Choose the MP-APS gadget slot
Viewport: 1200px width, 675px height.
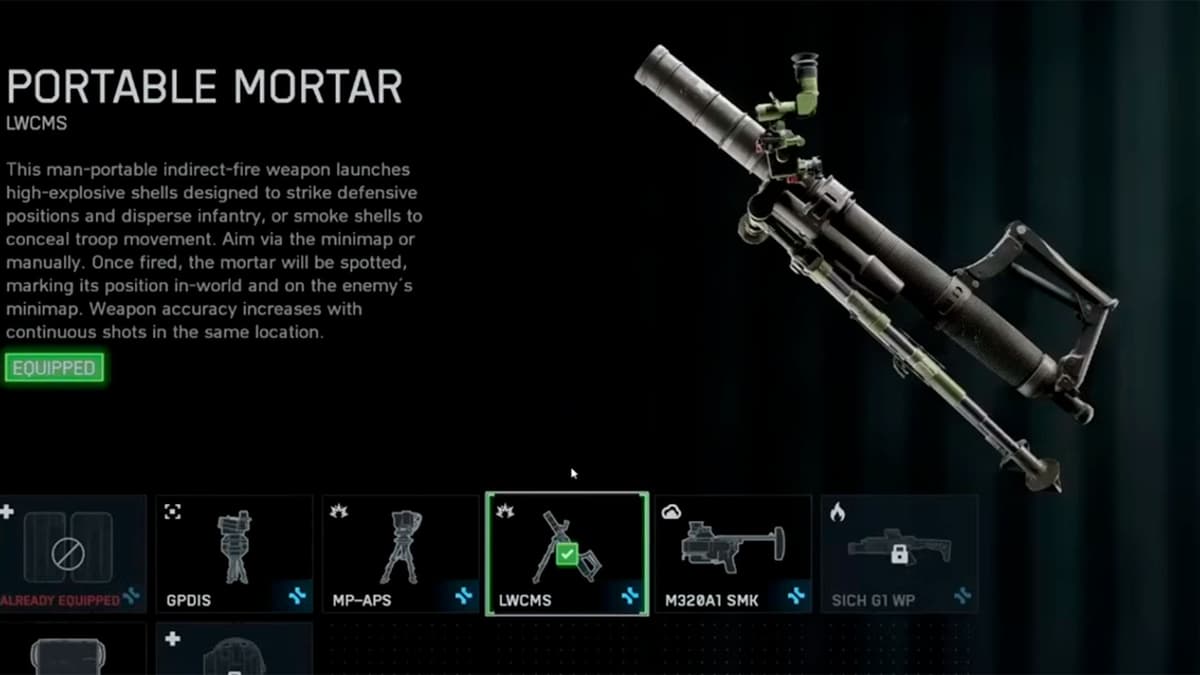pos(401,553)
